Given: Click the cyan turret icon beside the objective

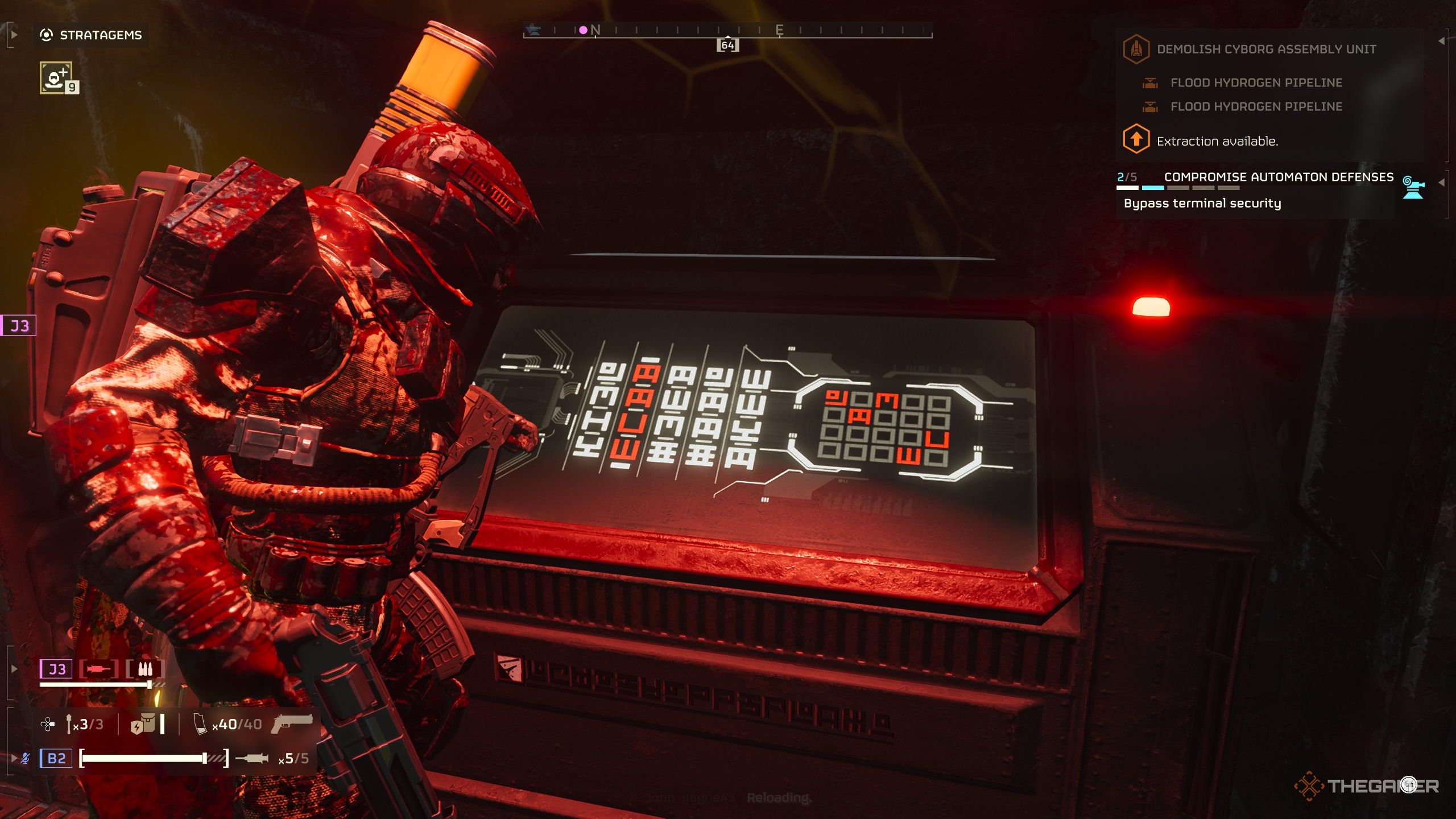Looking at the screenshot, I should (x=1413, y=187).
